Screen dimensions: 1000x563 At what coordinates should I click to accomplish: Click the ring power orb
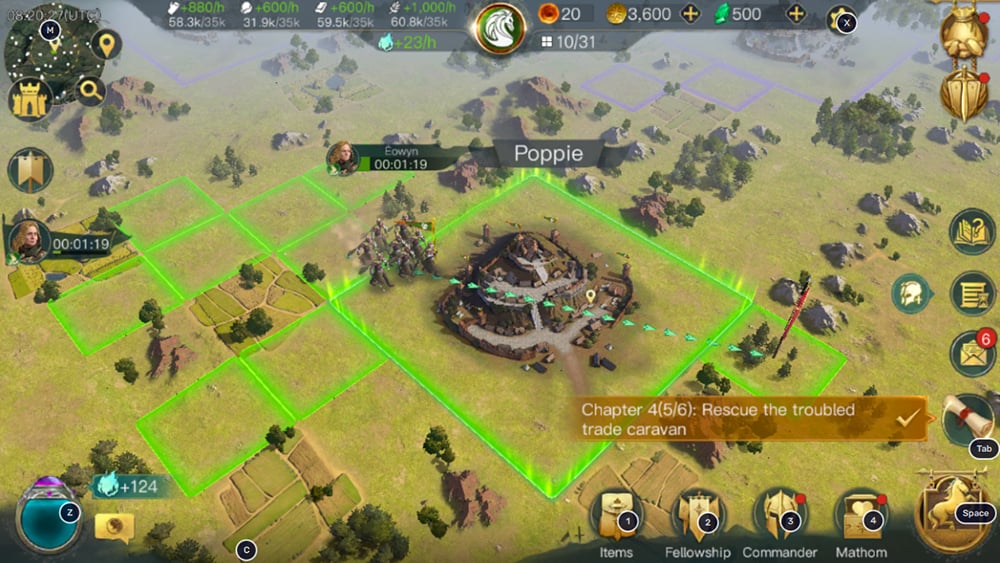(x=48, y=515)
